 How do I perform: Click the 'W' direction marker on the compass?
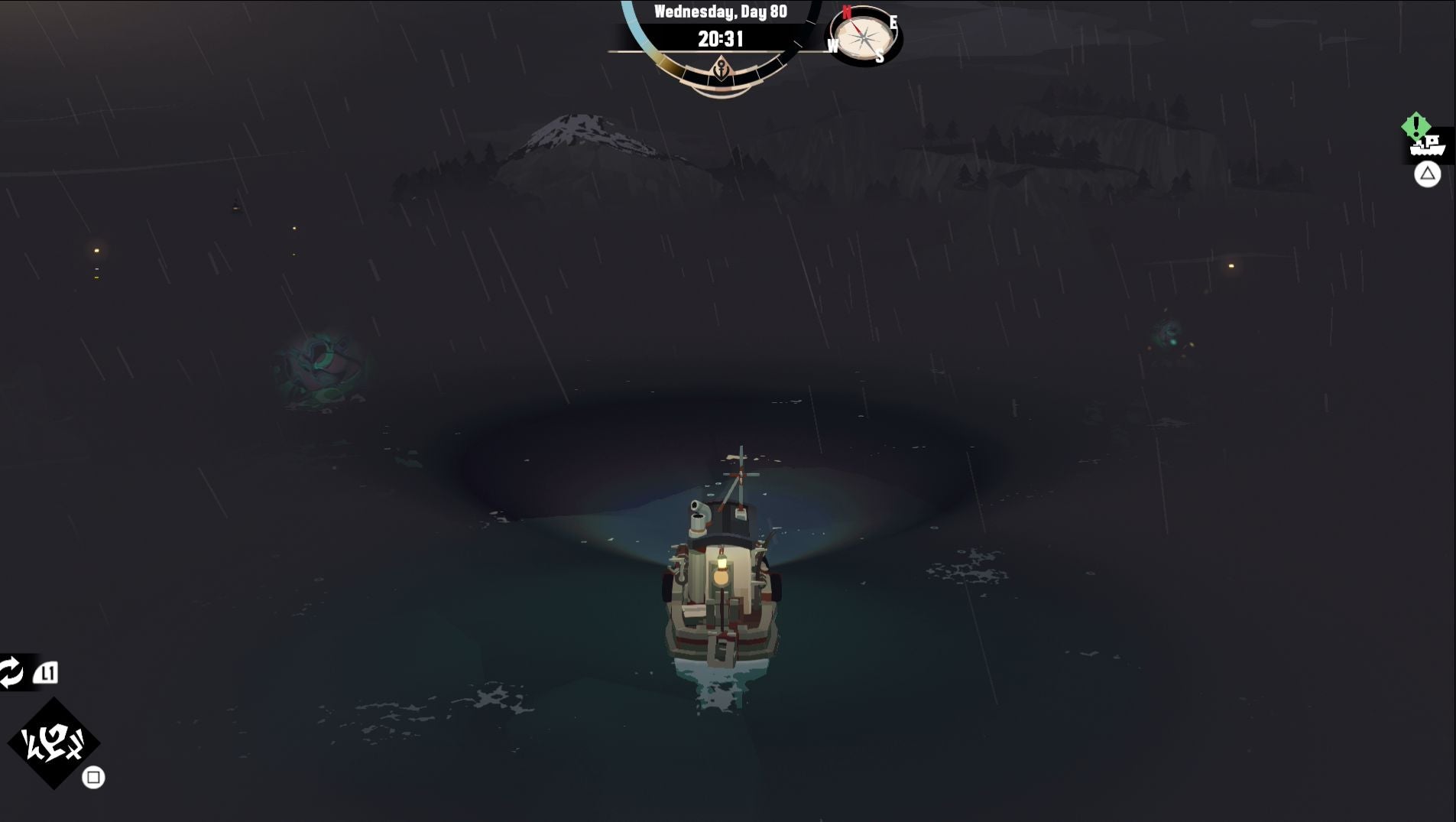click(x=835, y=44)
